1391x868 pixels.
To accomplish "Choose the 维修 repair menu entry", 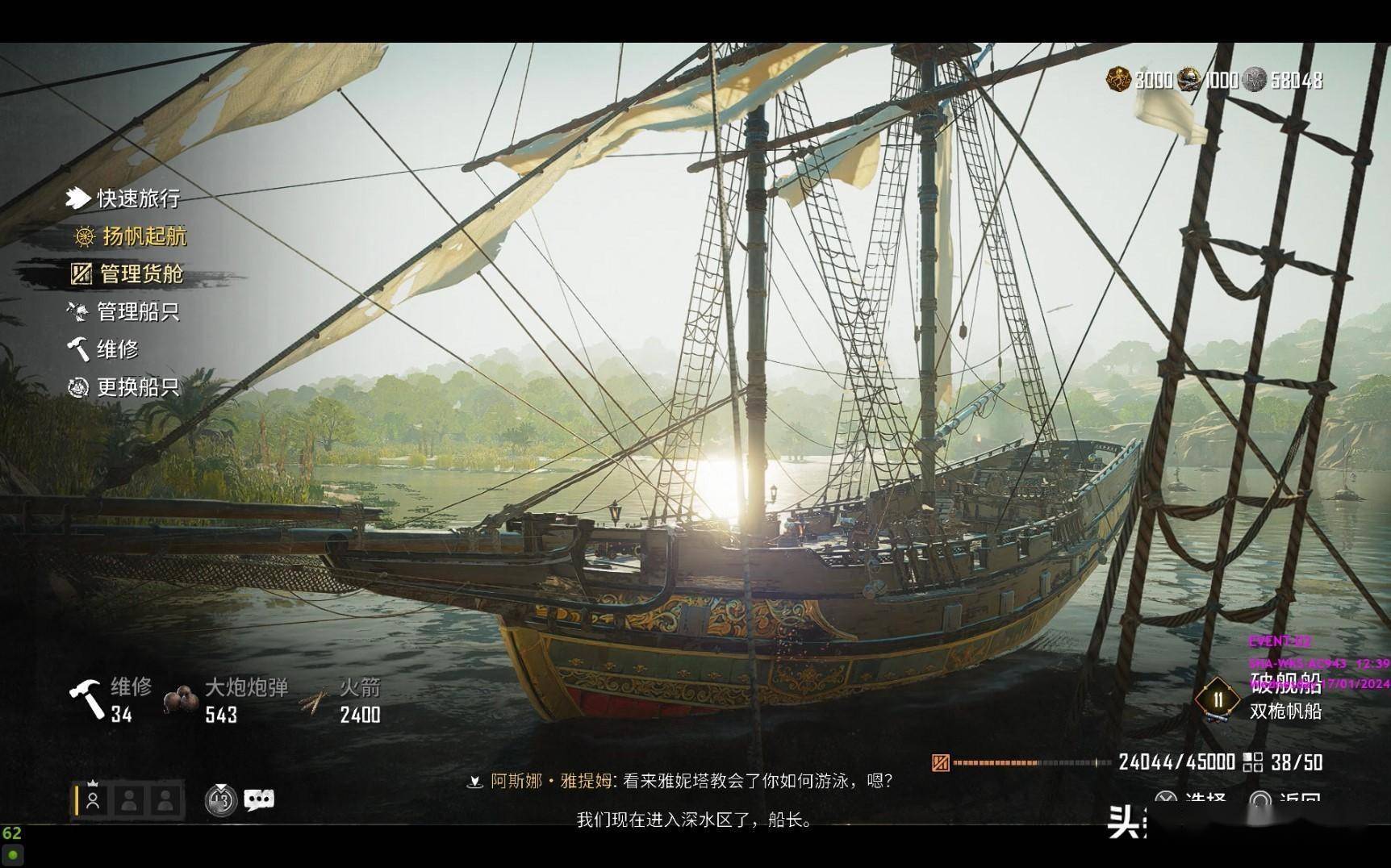I will click(x=117, y=349).
